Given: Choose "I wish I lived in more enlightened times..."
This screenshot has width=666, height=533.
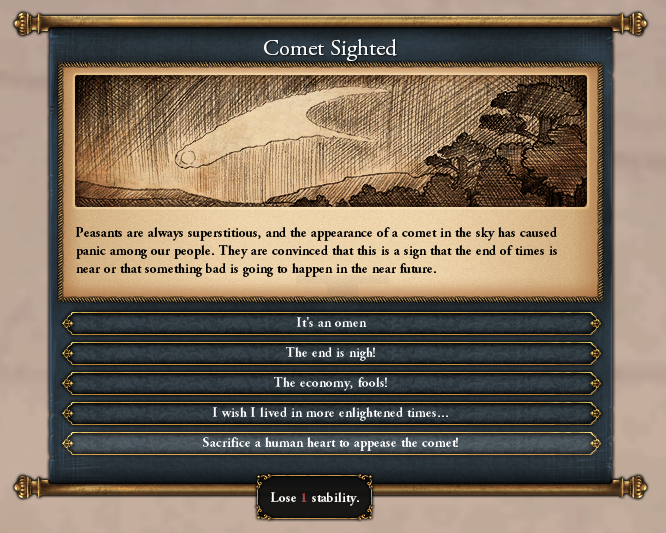Looking at the screenshot, I should pos(331,413).
